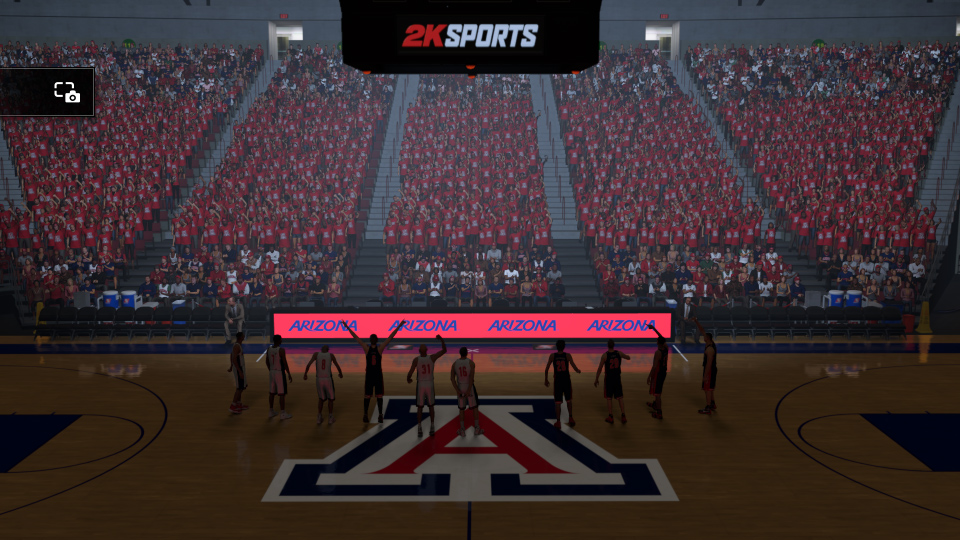Click the screenshot capture camera icon
The height and width of the screenshot is (540, 960).
pyautogui.click(x=67, y=93)
